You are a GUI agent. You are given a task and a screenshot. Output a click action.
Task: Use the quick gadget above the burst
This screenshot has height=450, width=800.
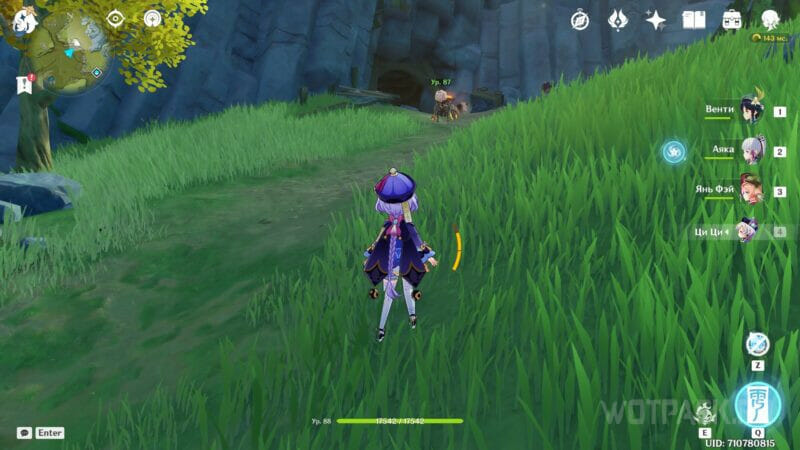[x=757, y=345]
